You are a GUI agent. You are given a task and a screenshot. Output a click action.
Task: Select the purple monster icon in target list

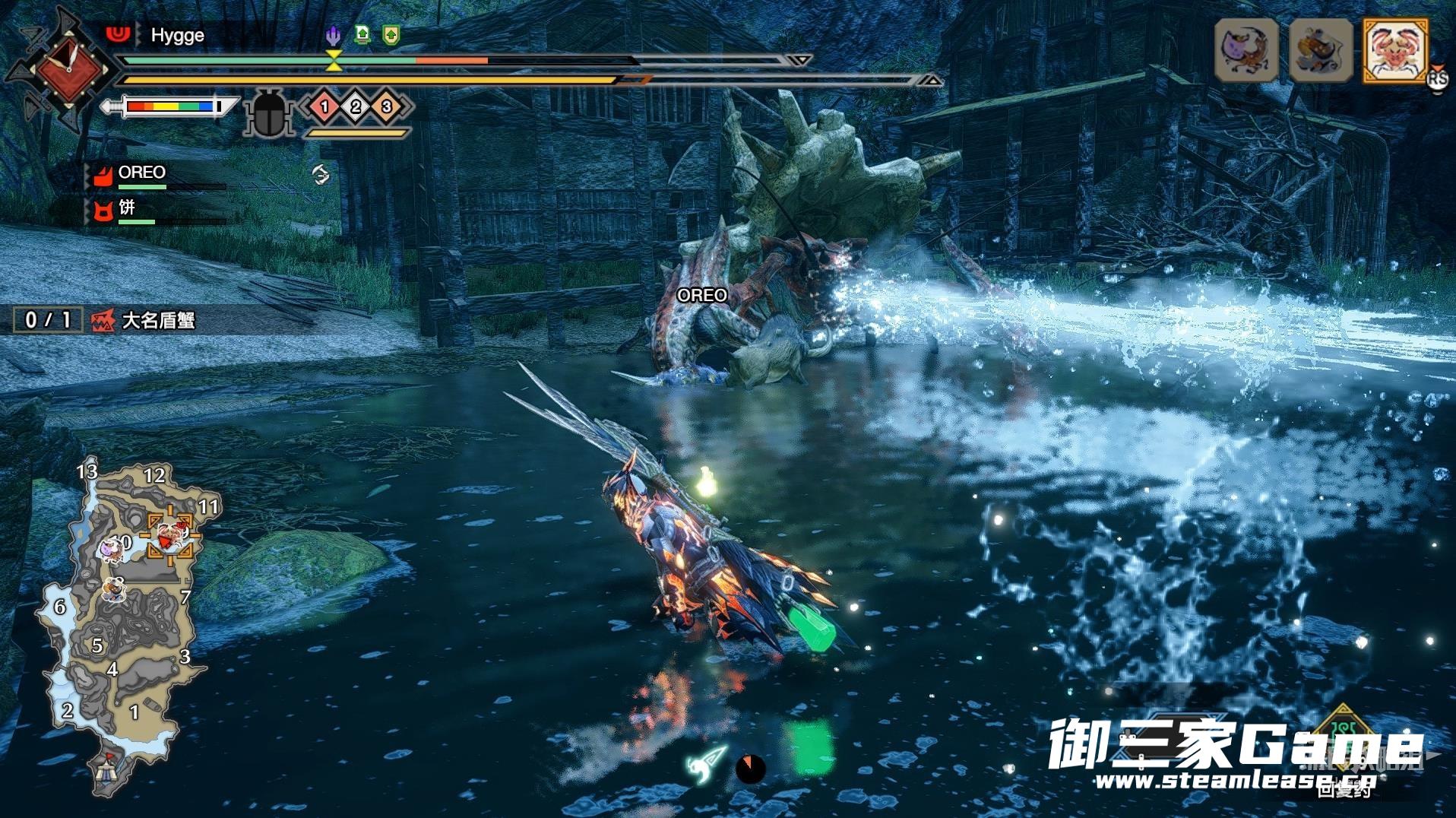[x=1246, y=50]
